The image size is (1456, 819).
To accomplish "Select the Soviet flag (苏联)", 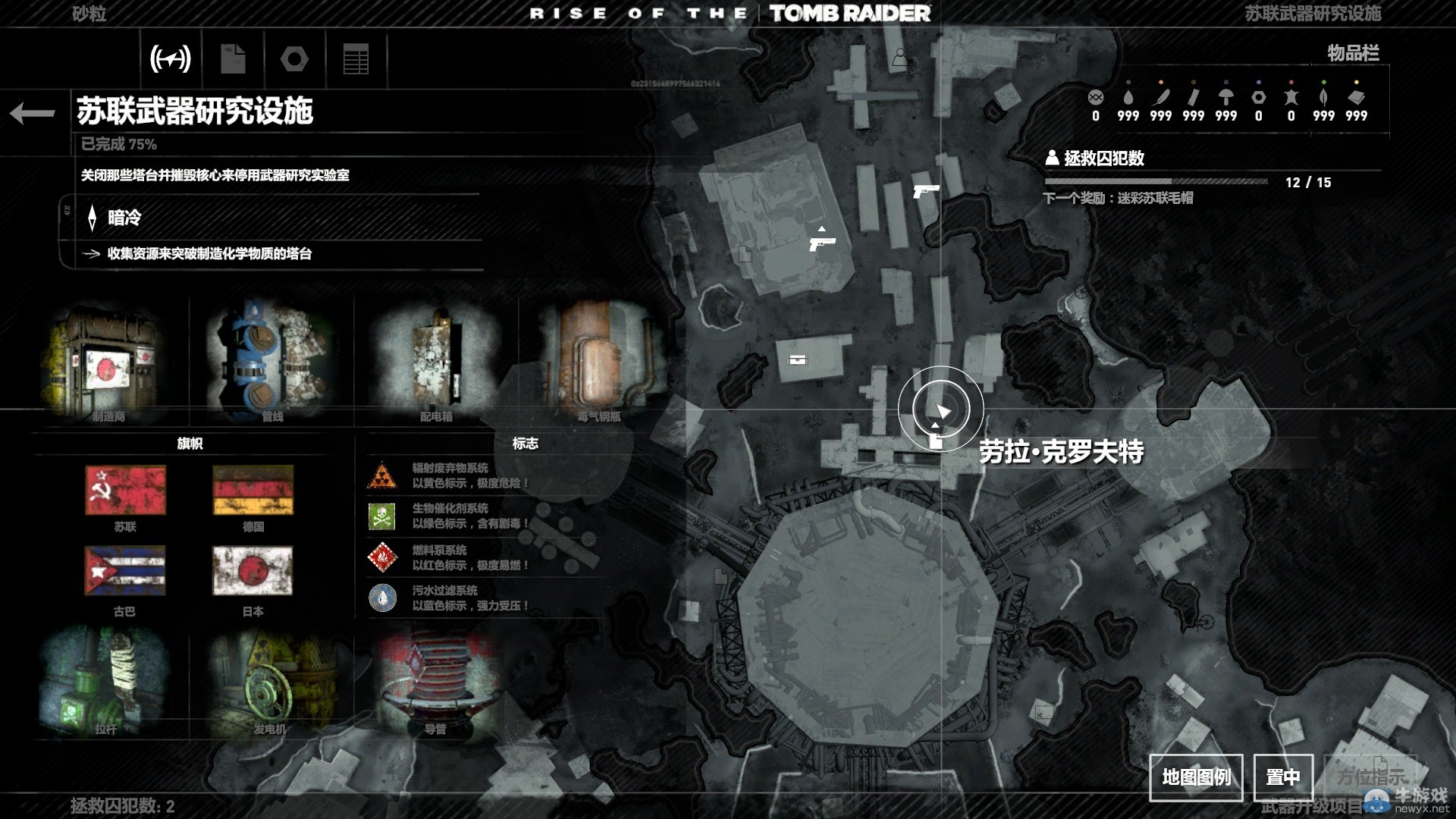I will [125, 490].
